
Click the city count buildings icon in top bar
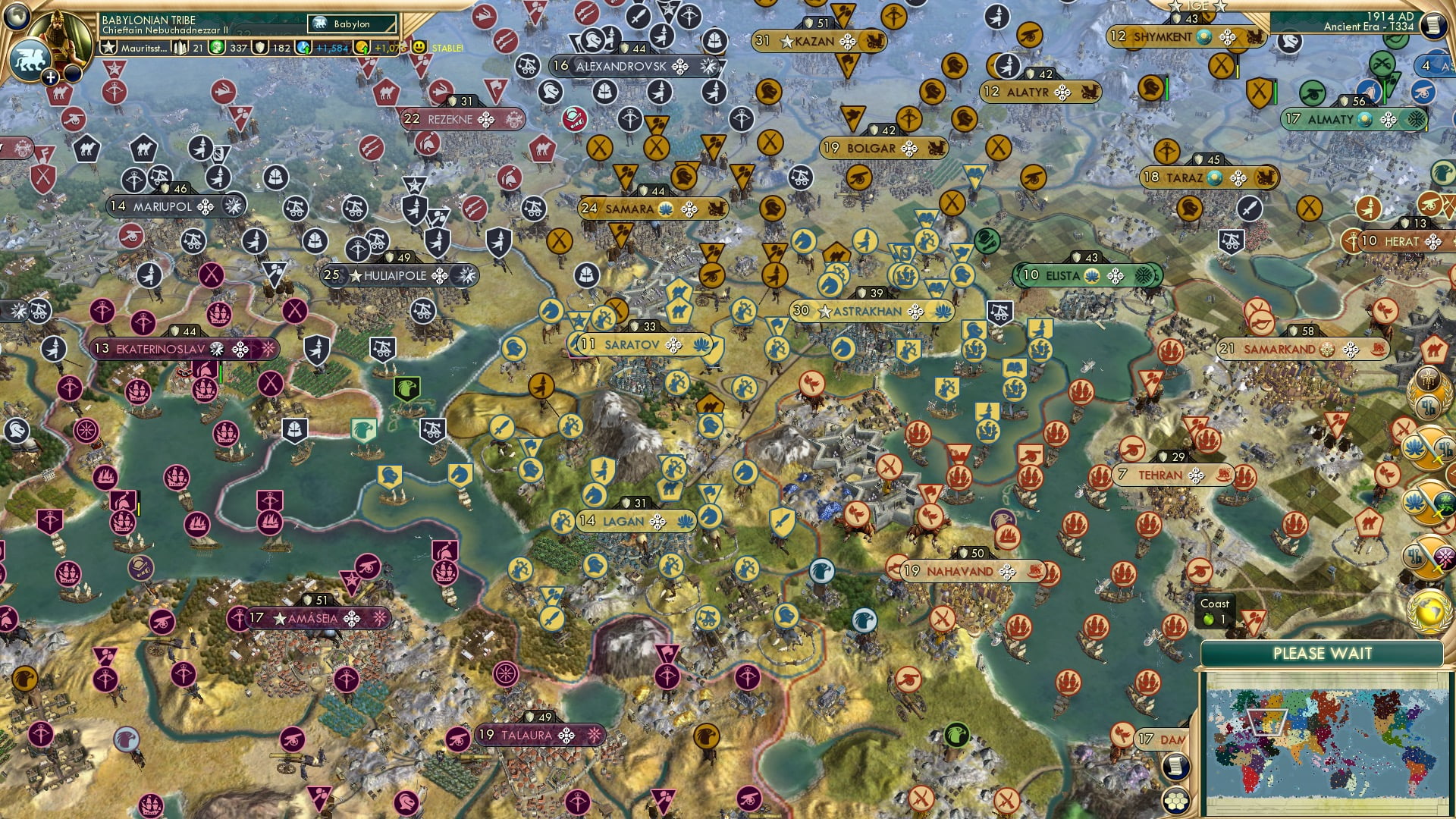pyautogui.click(x=178, y=47)
